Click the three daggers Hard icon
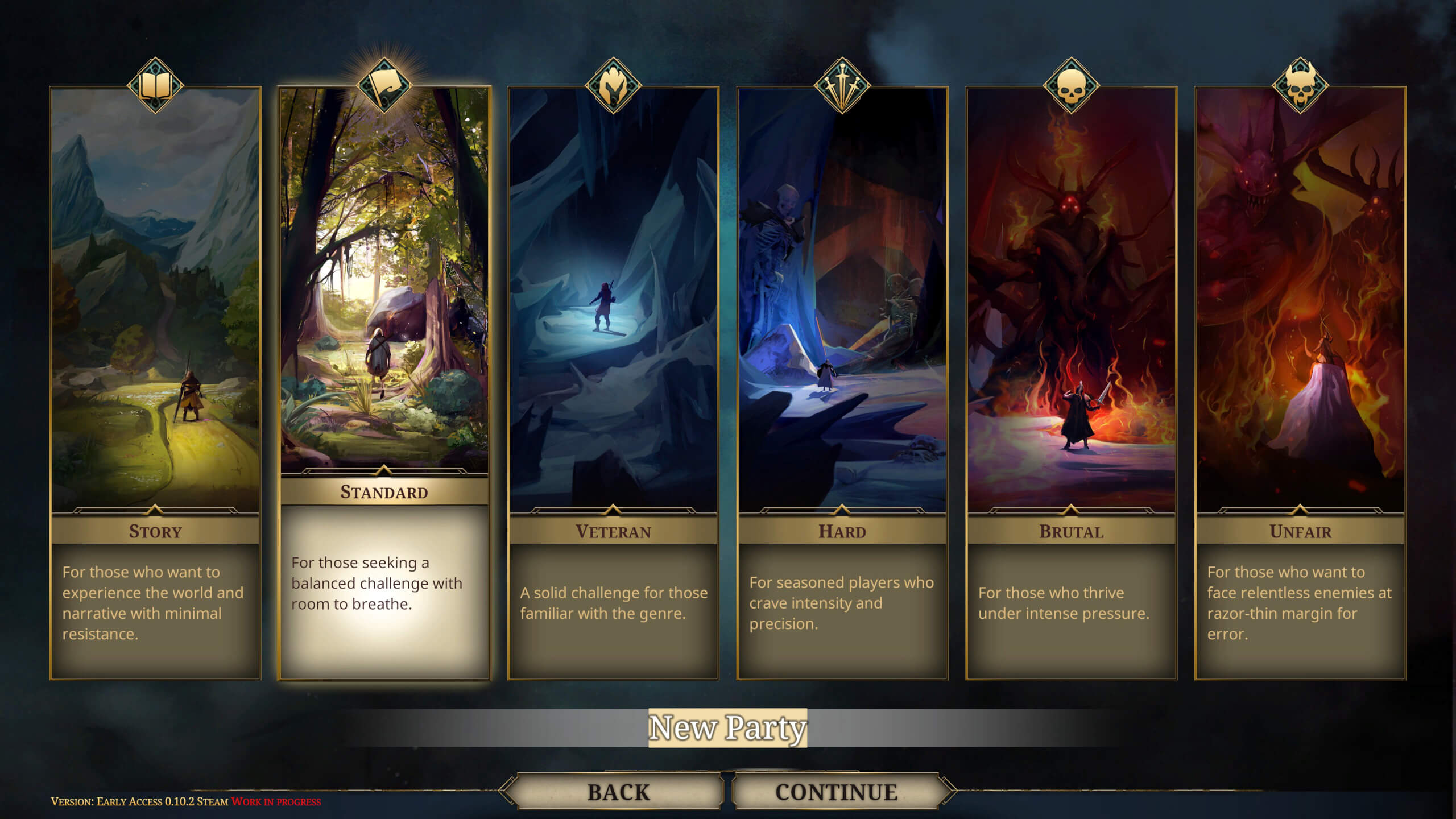The image size is (1456, 819). tap(842, 86)
